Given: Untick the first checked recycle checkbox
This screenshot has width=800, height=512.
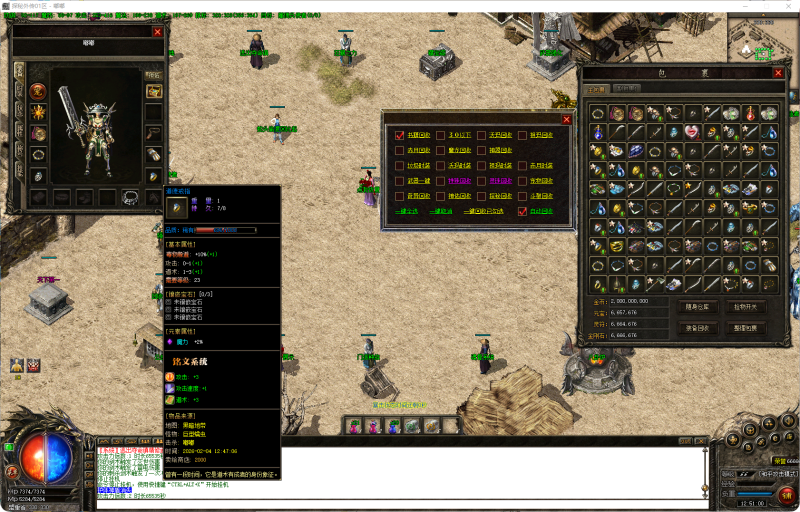Looking at the screenshot, I should (x=400, y=135).
